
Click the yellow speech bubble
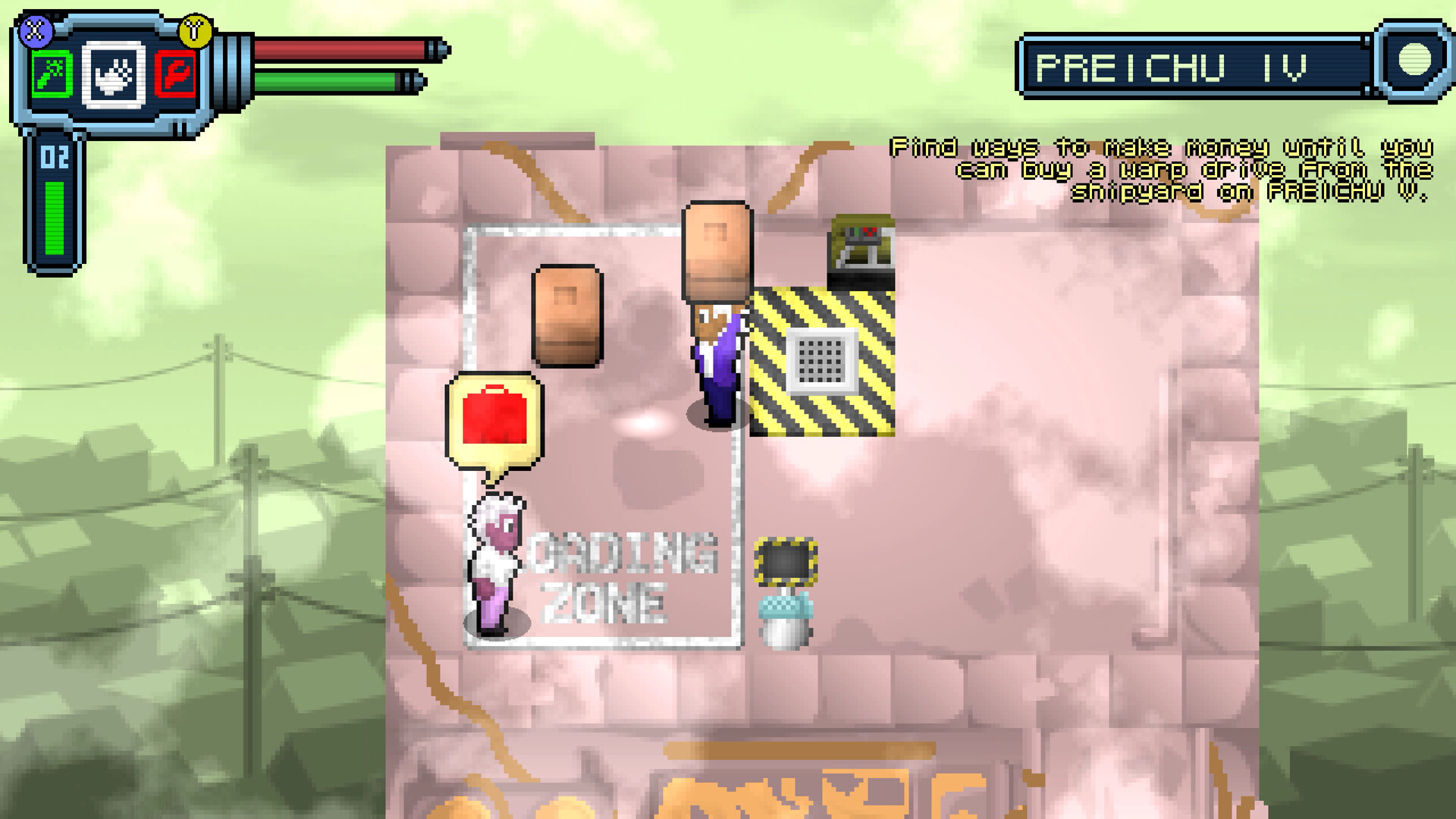pyautogui.click(x=493, y=421)
